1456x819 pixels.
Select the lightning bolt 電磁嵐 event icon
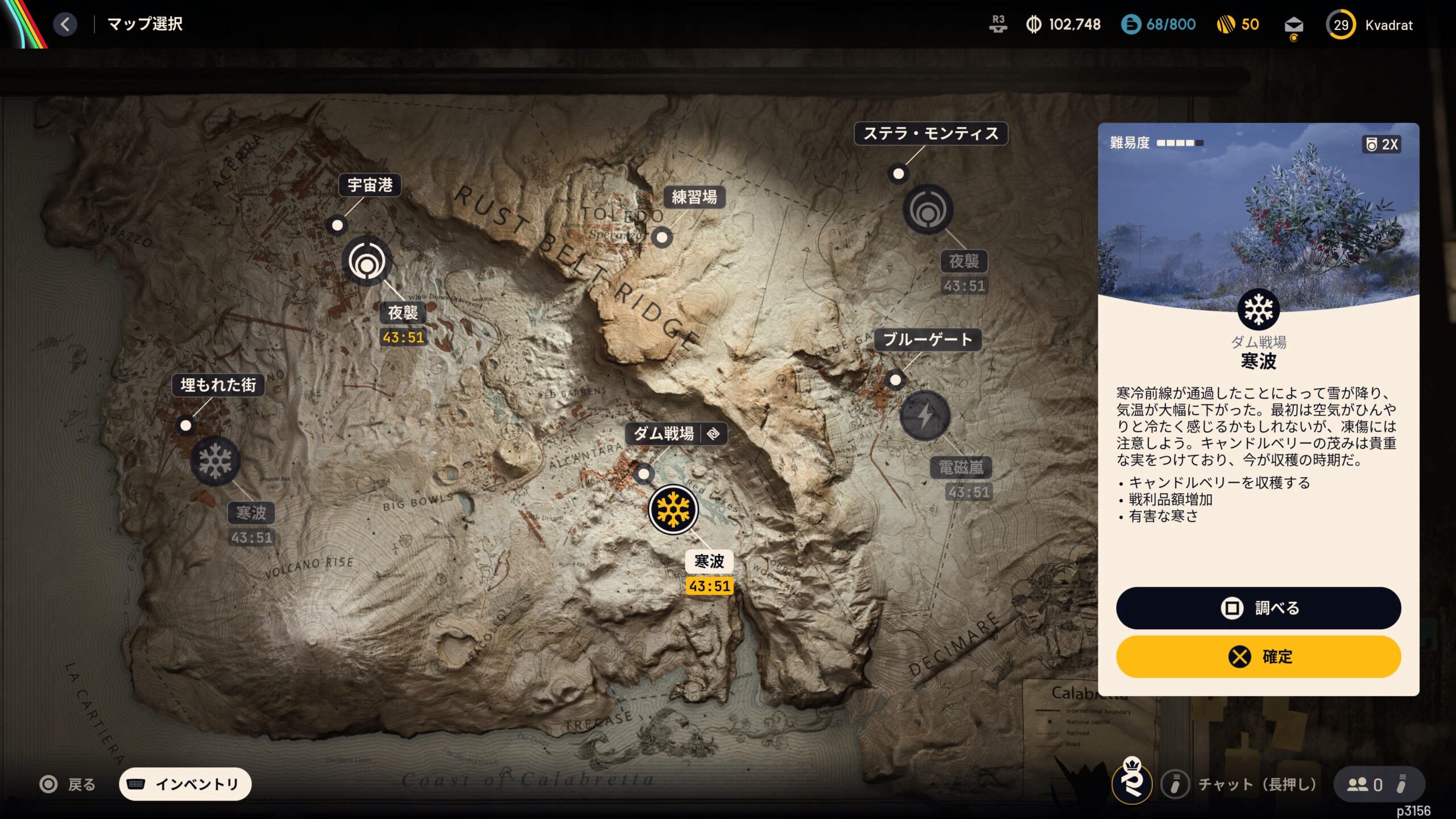coord(925,415)
